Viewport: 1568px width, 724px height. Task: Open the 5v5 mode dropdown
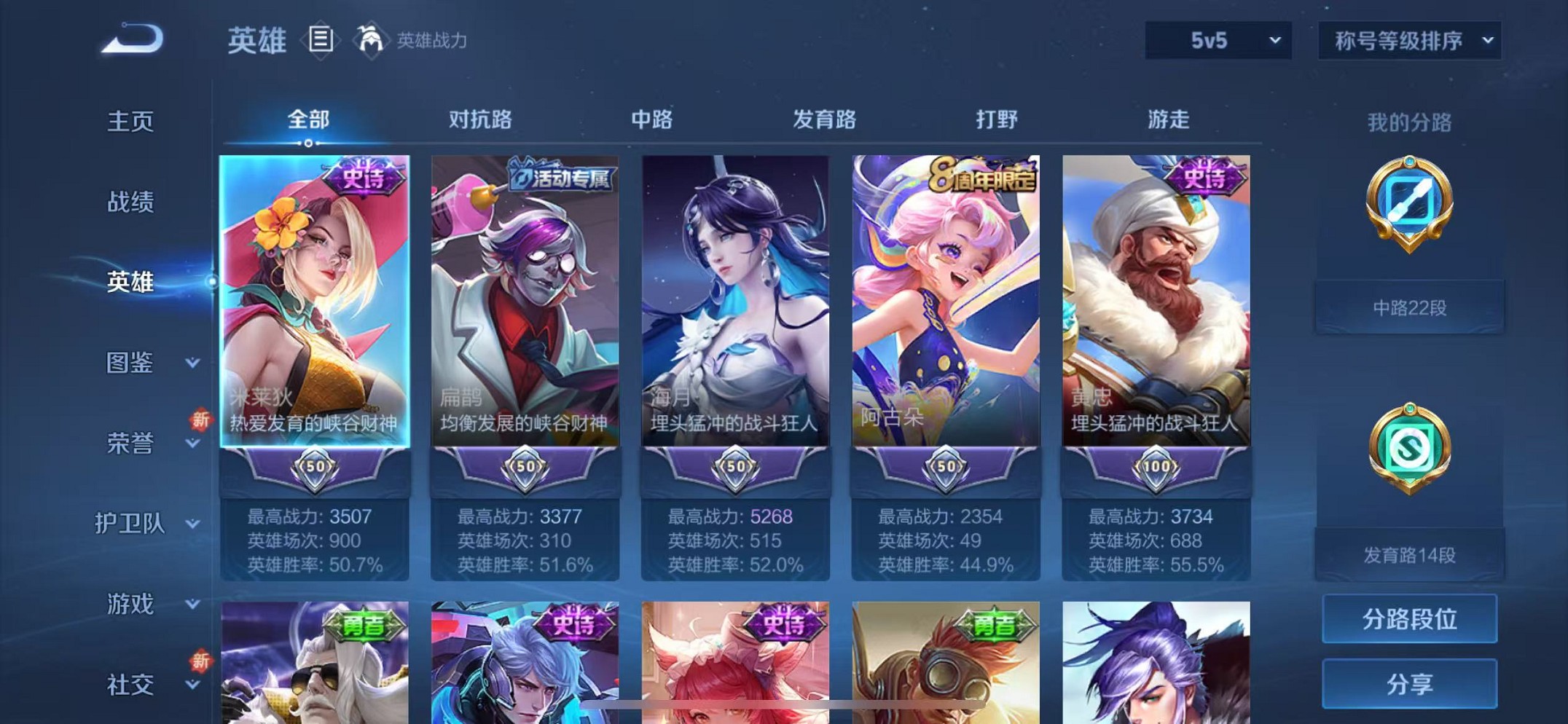1218,40
